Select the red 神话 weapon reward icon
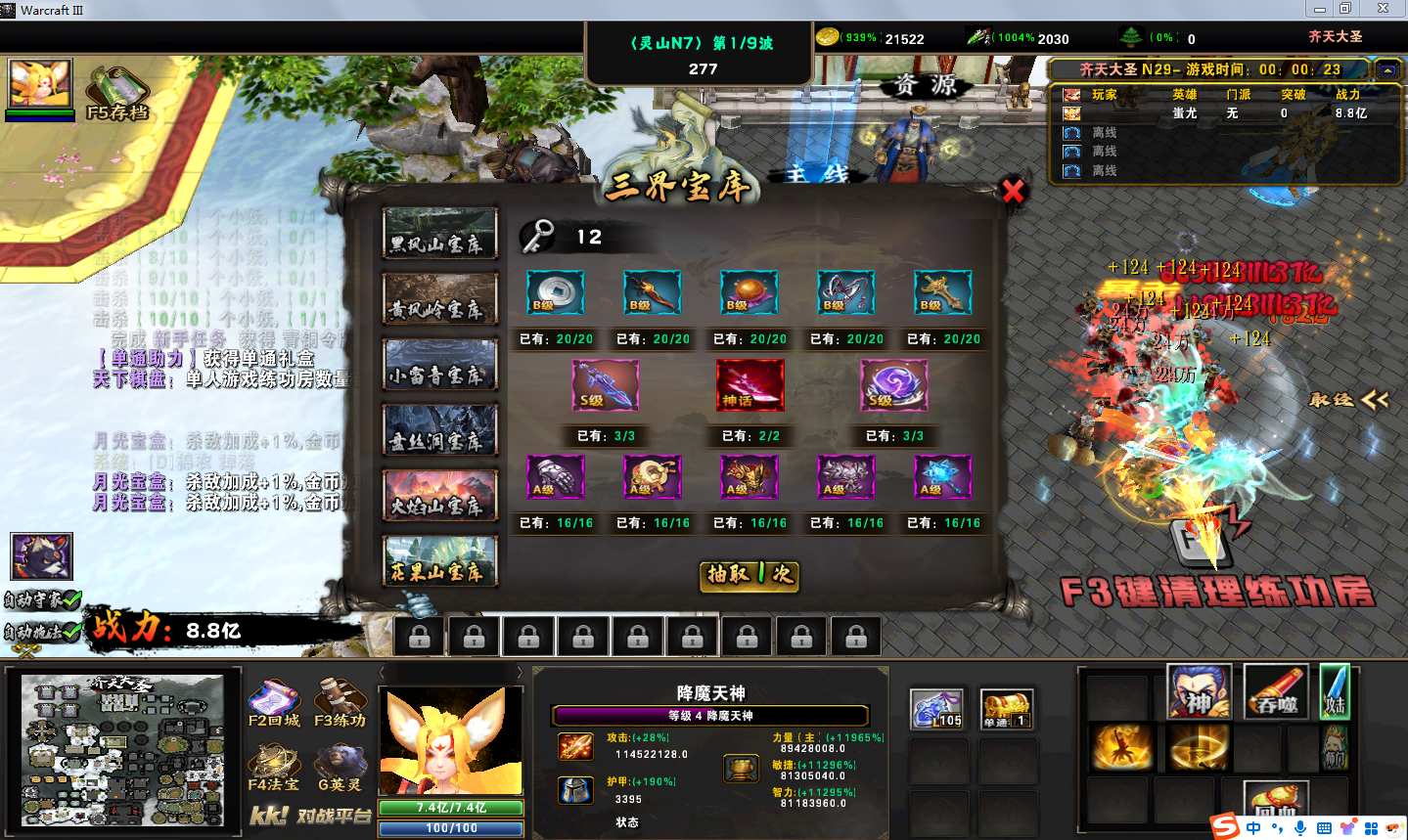1408x840 pixels. (x=750, y=384)
